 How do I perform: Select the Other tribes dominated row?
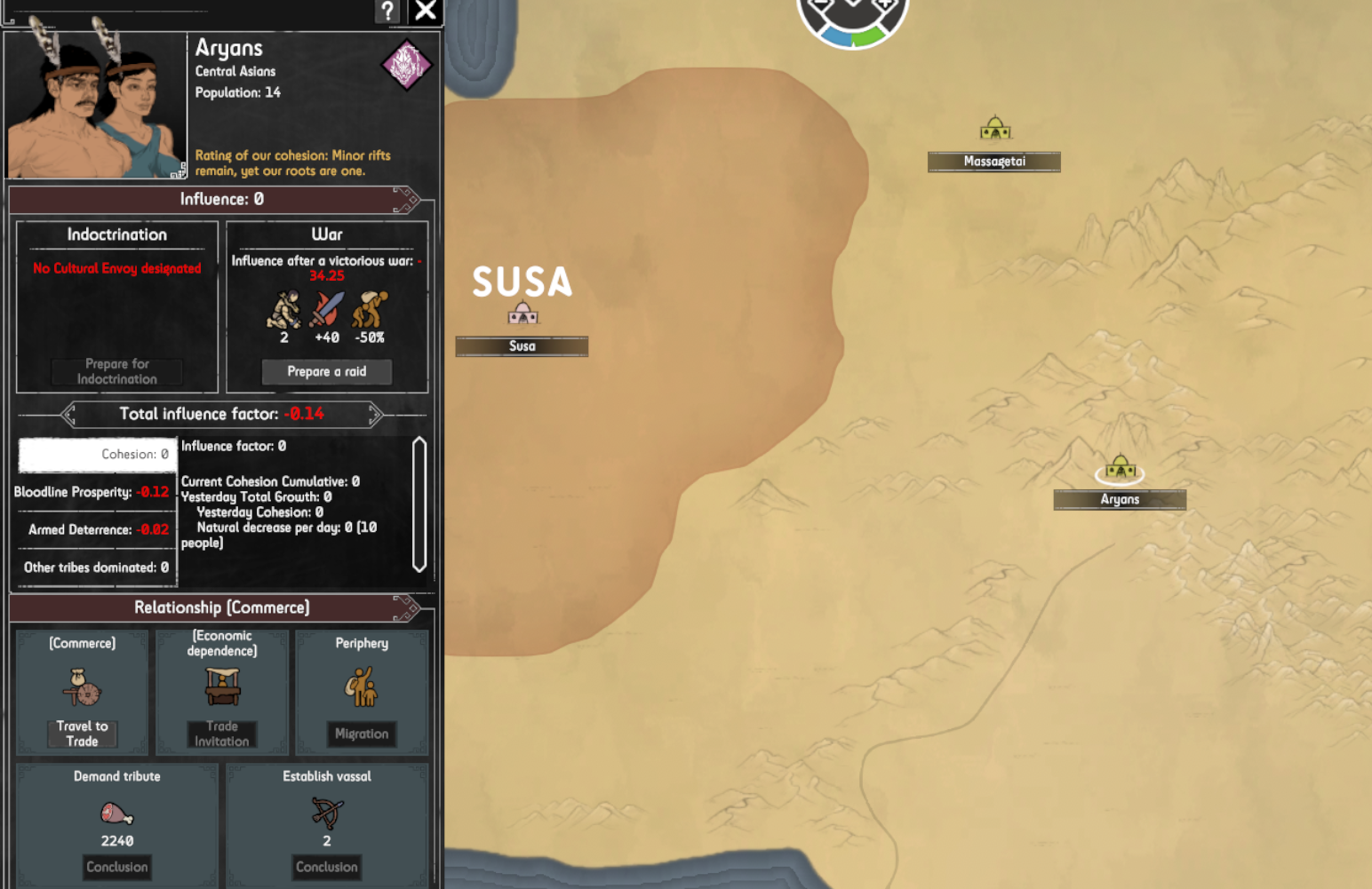click(96, 568)
